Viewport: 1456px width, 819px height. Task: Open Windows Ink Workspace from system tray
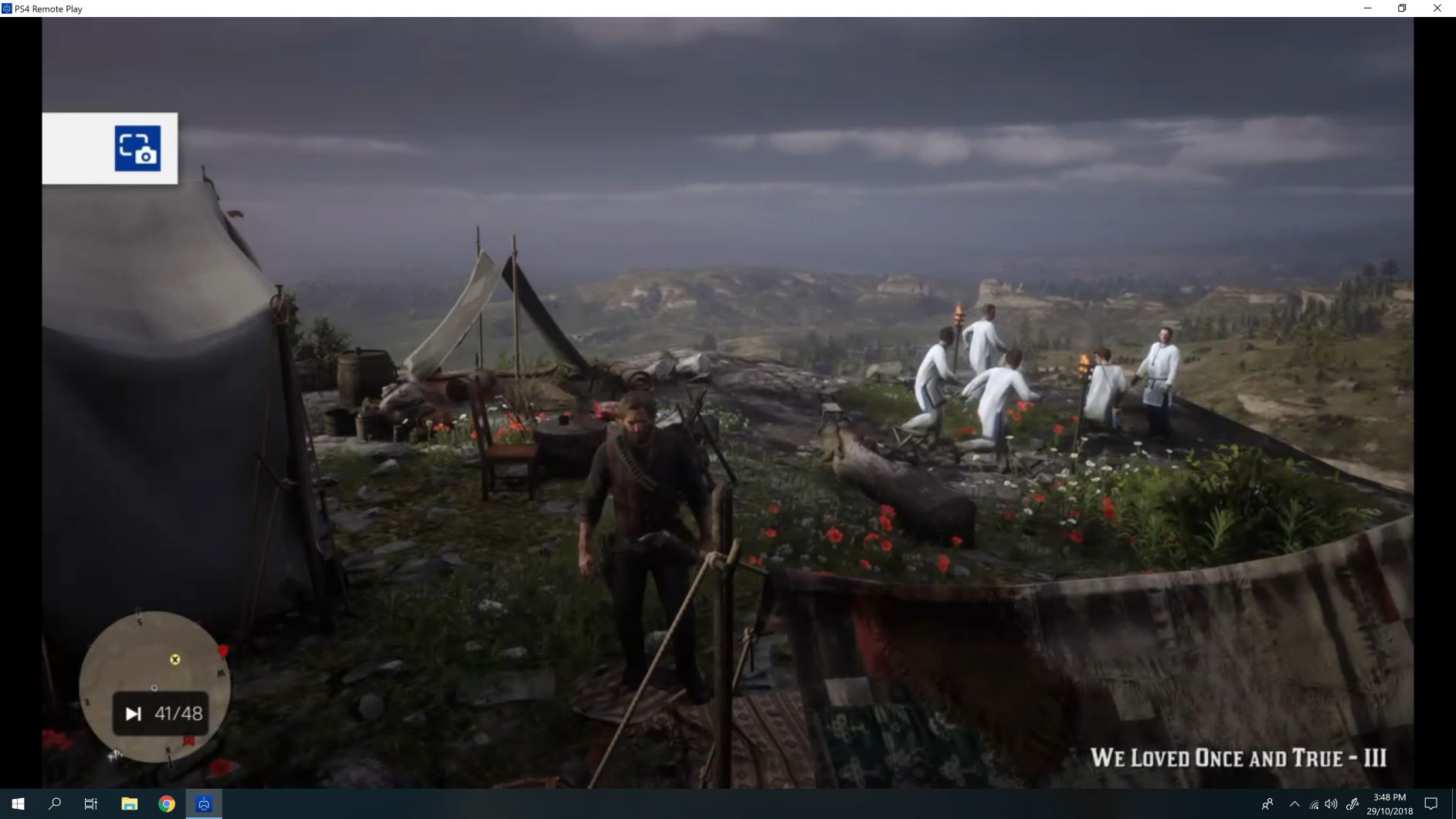(1354, 804)
